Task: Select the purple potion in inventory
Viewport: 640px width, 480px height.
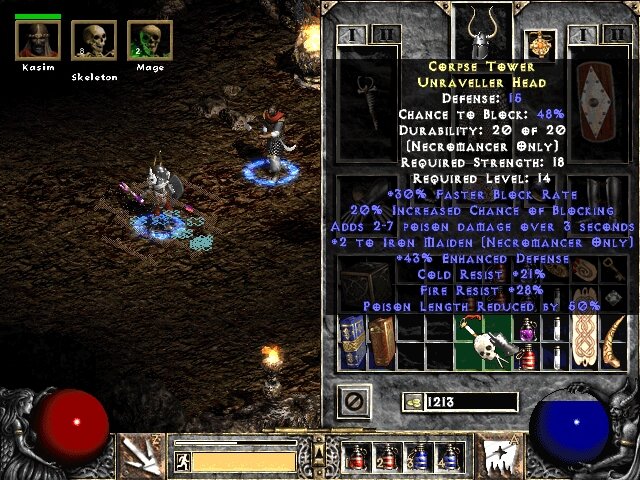Action: [x=527, y=329]
